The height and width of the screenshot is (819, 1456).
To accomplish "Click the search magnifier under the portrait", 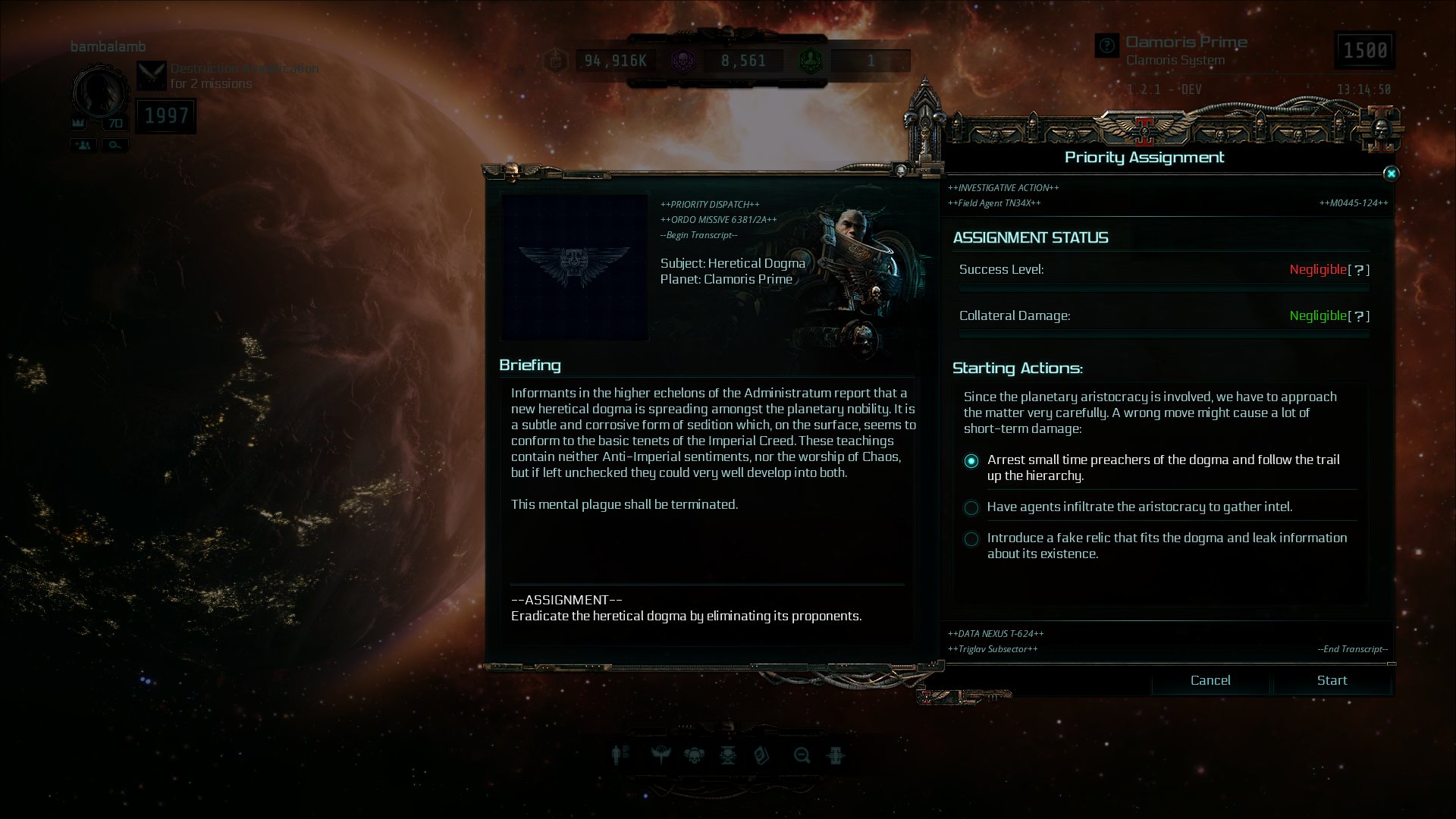I will [x=115, y=145].
